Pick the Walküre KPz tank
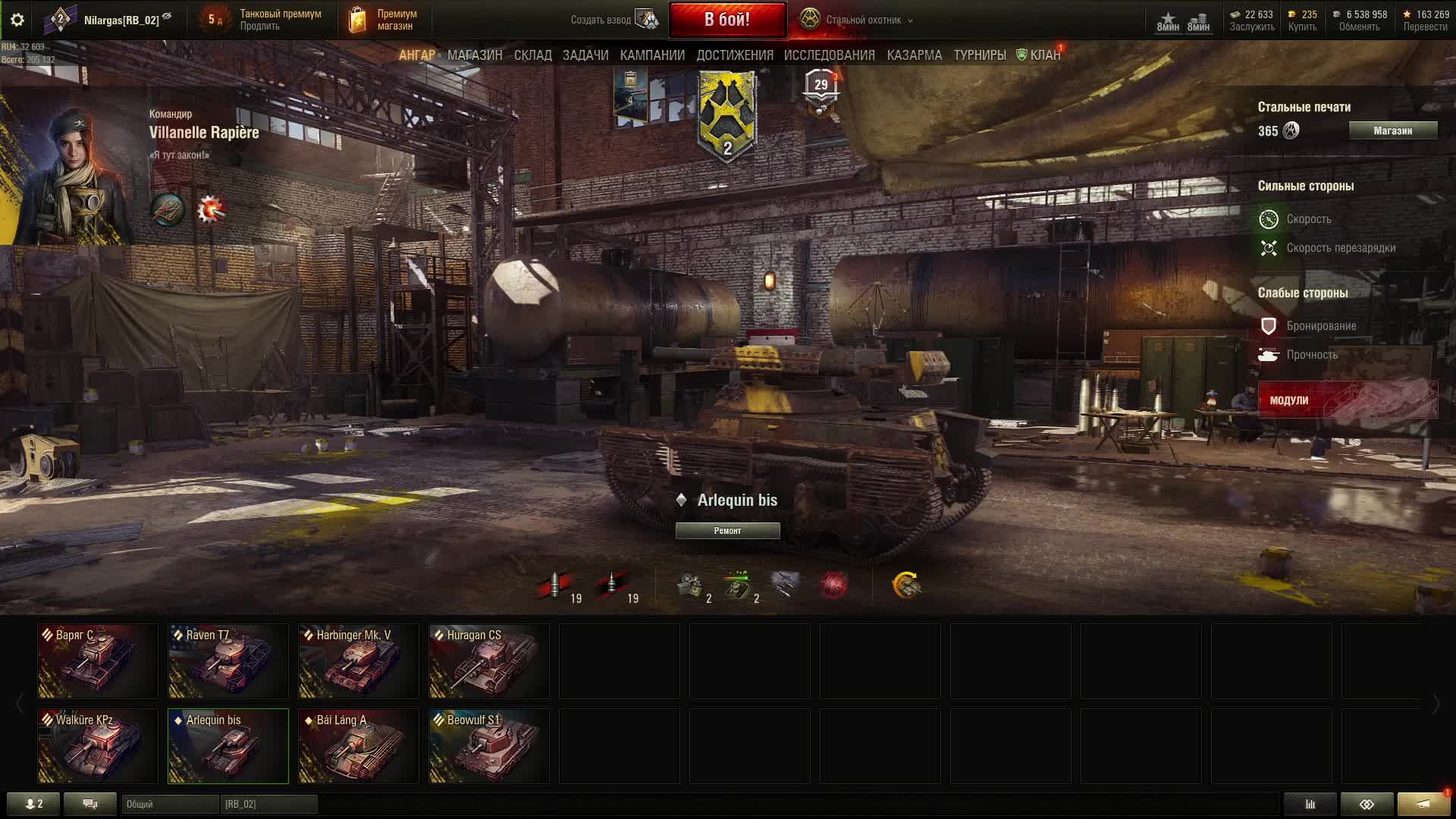Viewport: 1456px width, 819px height. (x=98, y=746)
